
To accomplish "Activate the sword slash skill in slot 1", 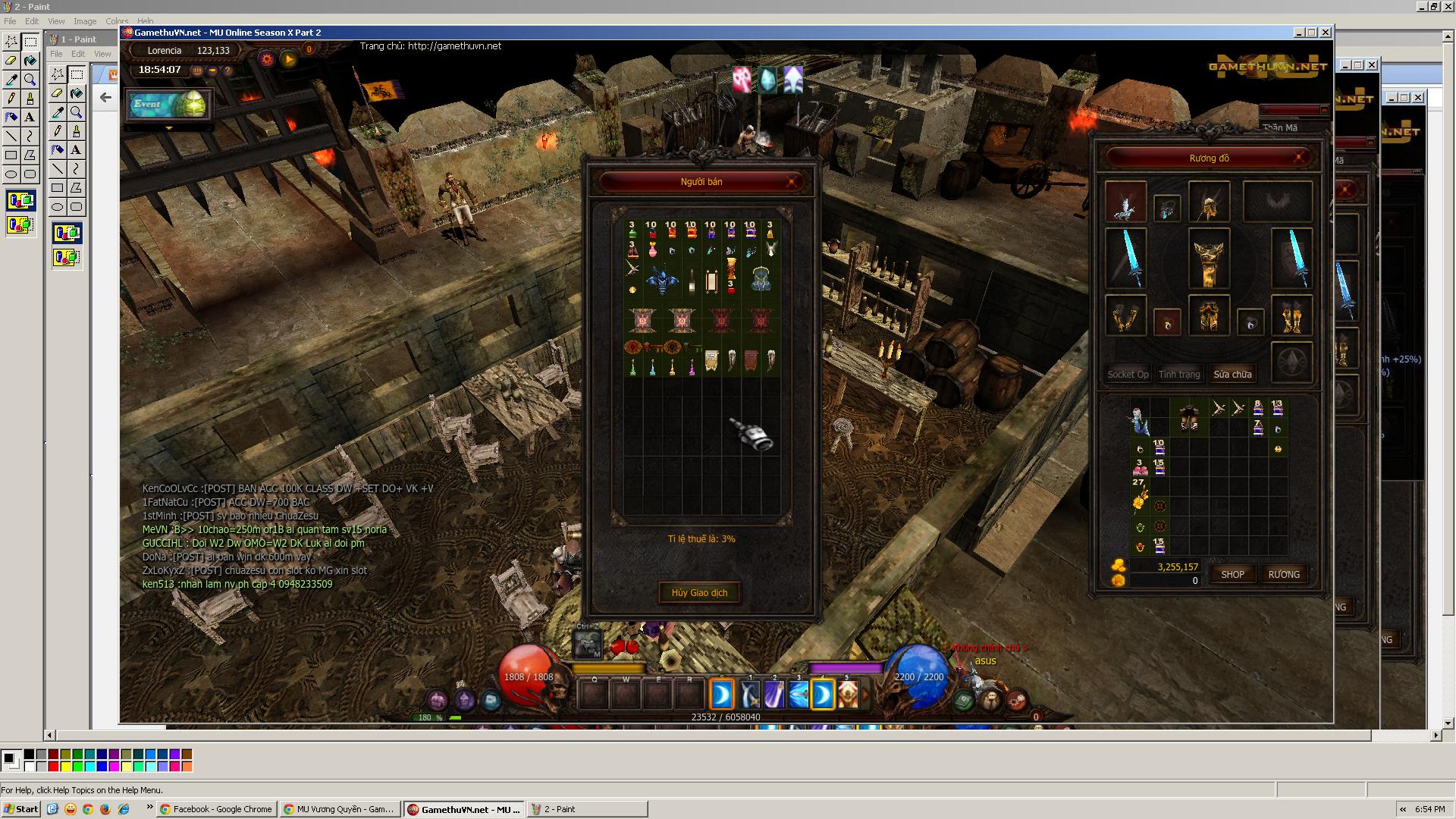I will click(x=749, y=694).
